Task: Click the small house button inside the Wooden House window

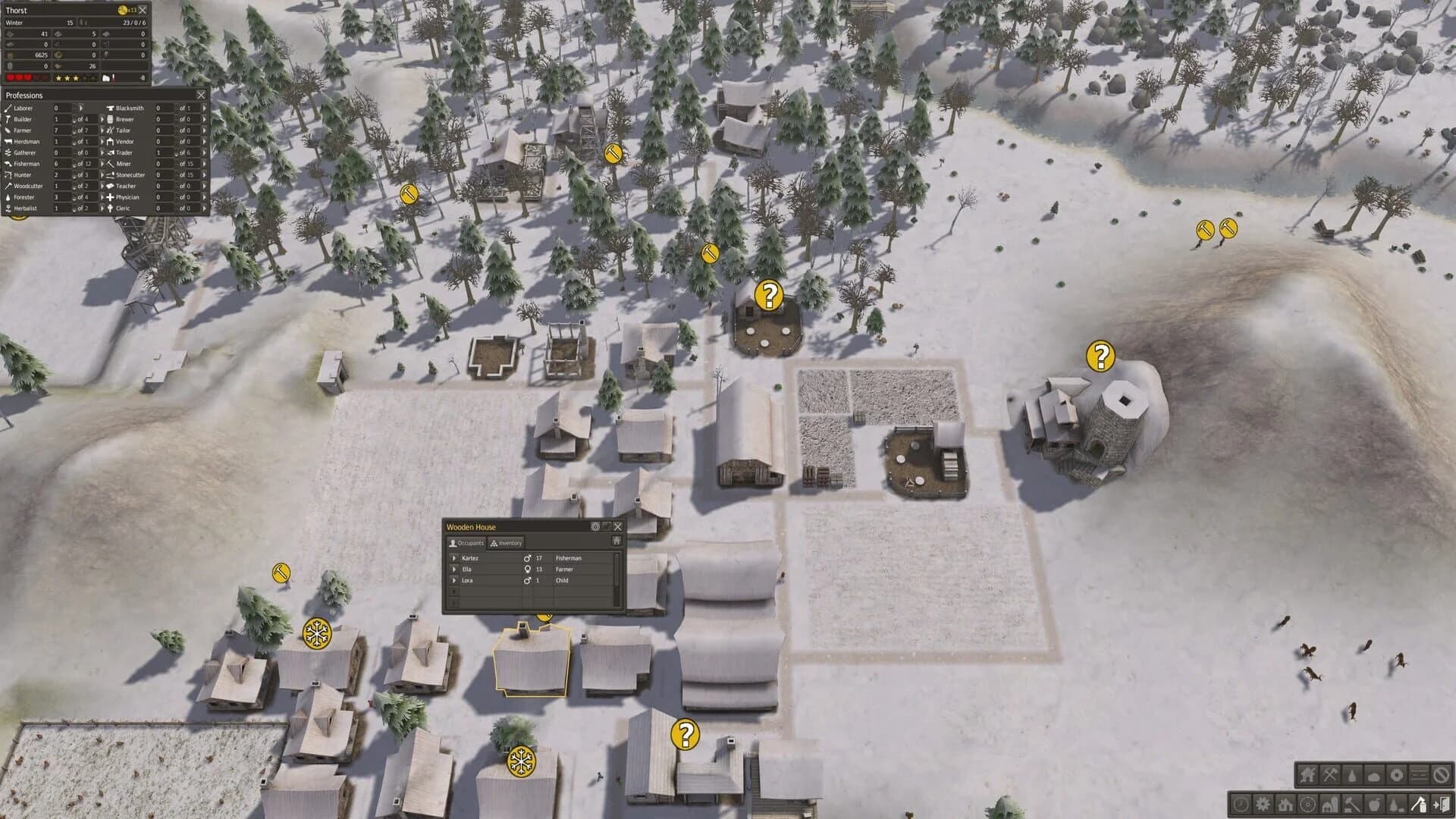Action: click(618, 541)
